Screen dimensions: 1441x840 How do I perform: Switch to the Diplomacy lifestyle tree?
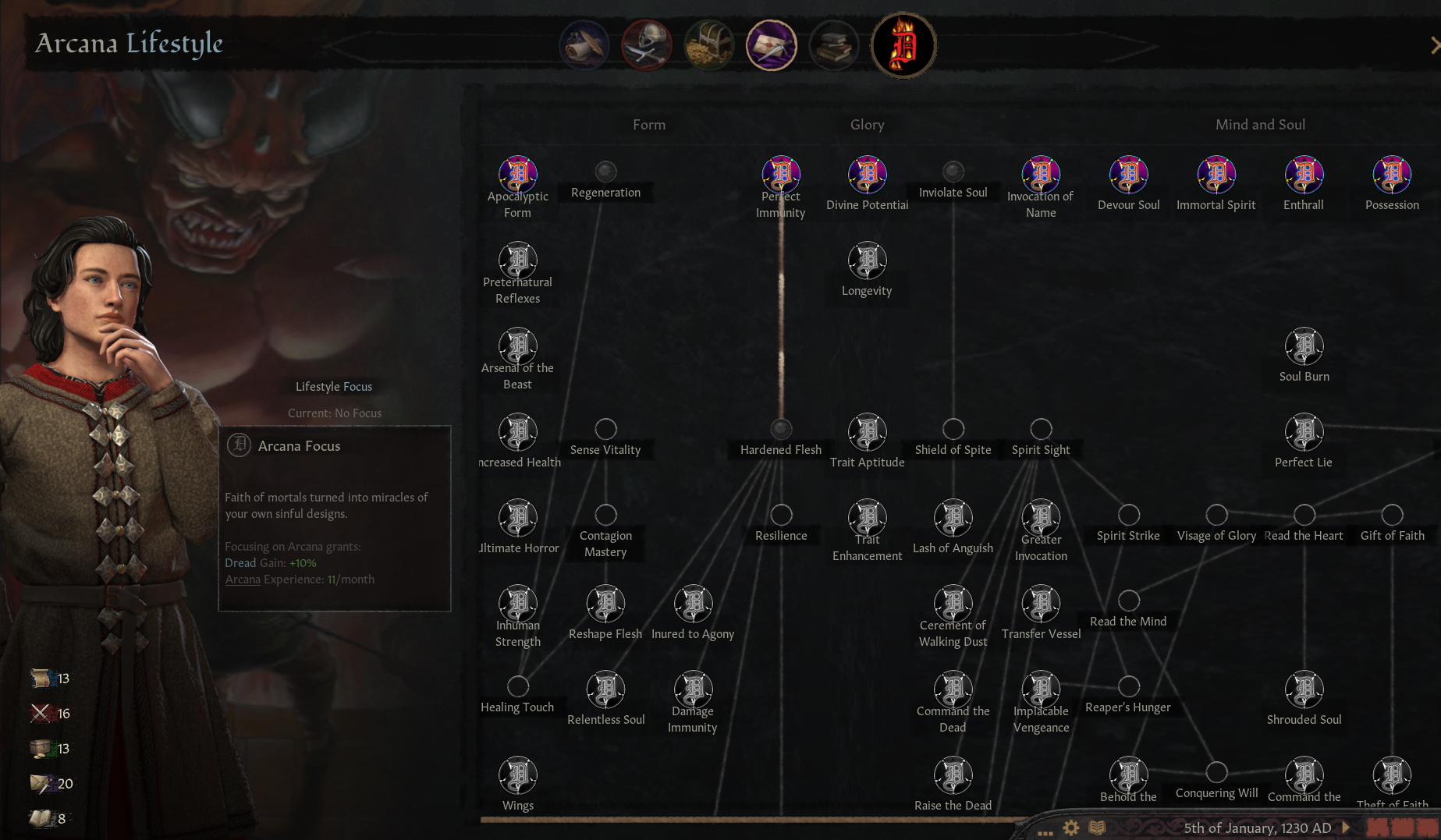(585, 45)
